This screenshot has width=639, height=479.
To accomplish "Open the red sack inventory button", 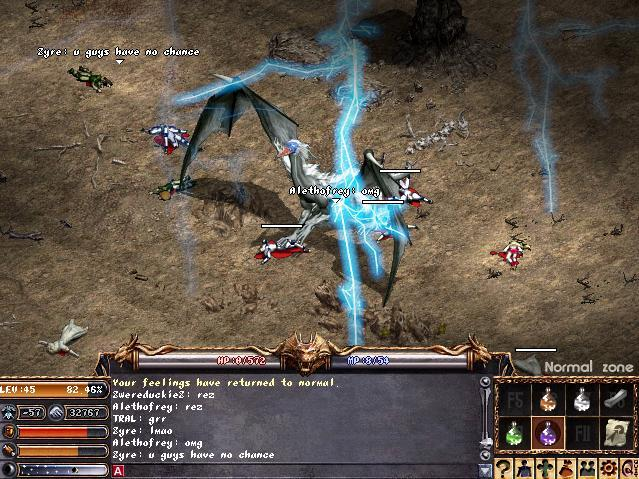I will tap(569, 468).
